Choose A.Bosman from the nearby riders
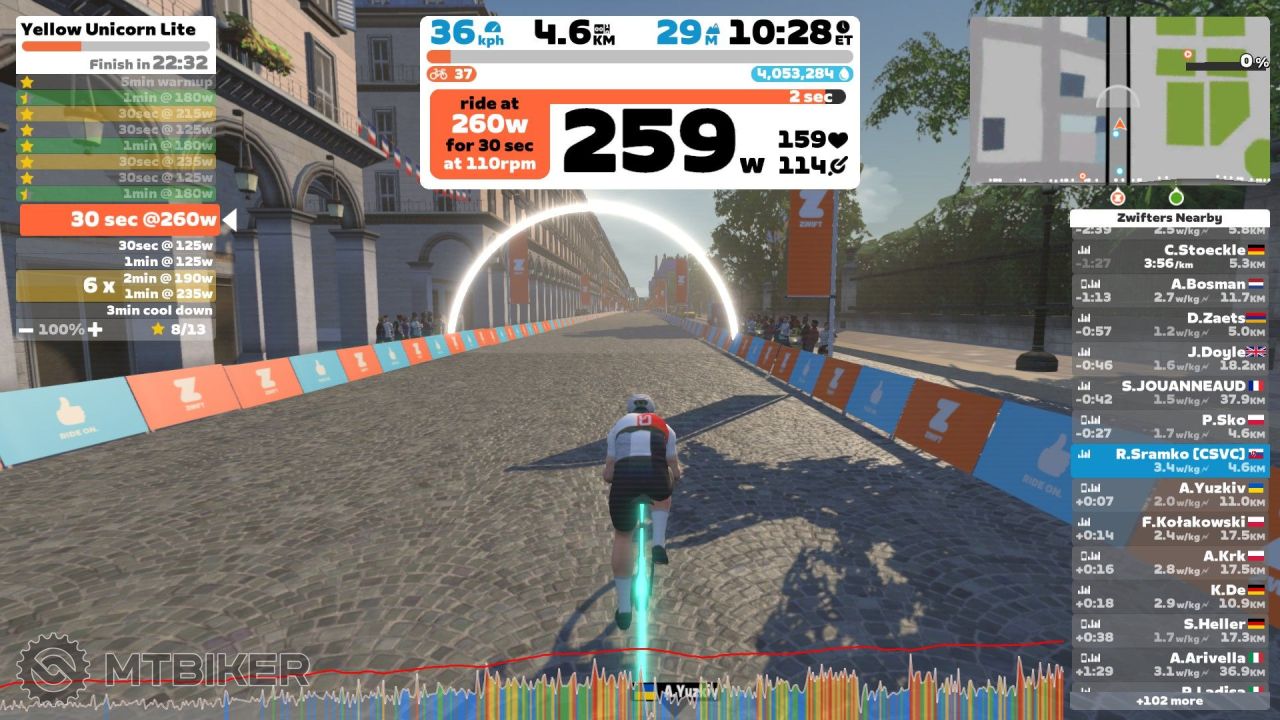The height and width of the screenshot is (720, 1280). [x=1169, y=291]
